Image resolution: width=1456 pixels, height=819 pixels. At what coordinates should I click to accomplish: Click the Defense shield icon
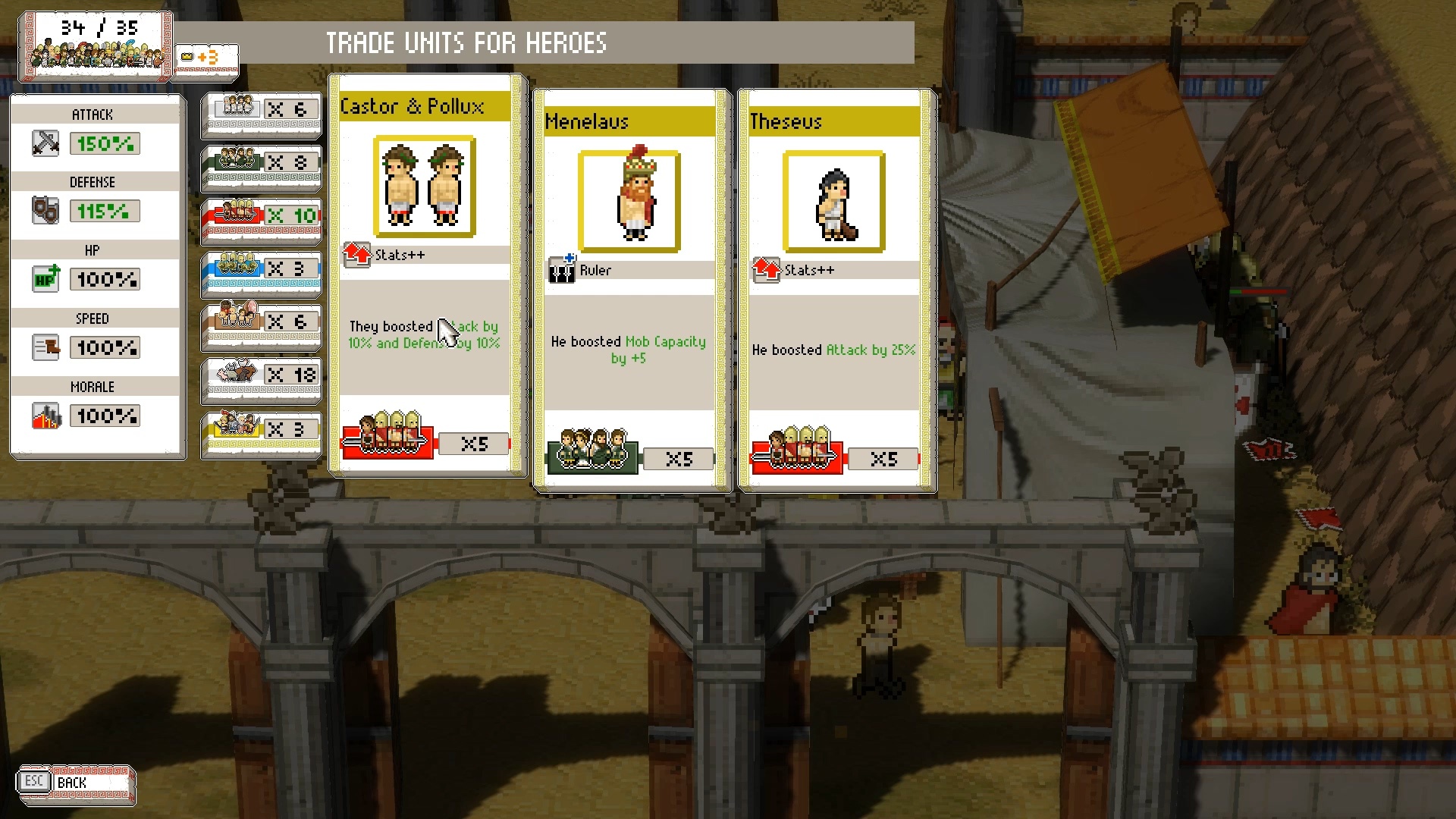(45, 211)
